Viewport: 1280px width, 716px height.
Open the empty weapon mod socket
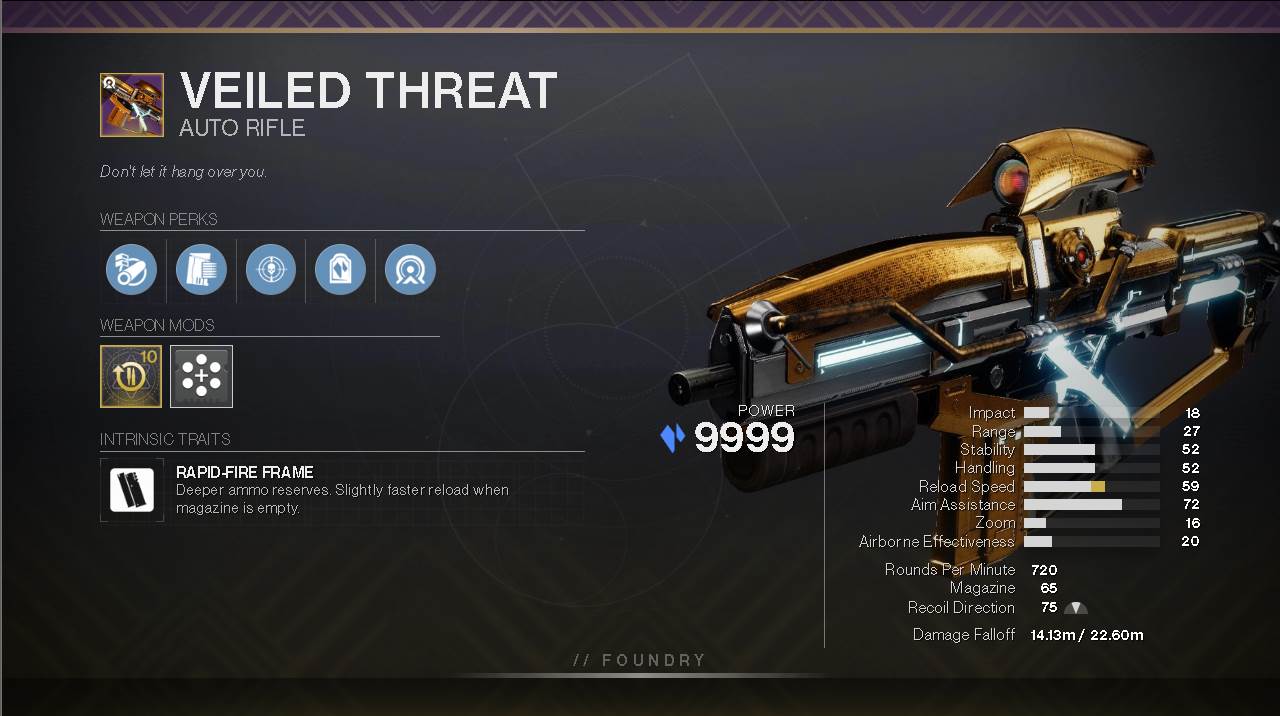point(201,376)
